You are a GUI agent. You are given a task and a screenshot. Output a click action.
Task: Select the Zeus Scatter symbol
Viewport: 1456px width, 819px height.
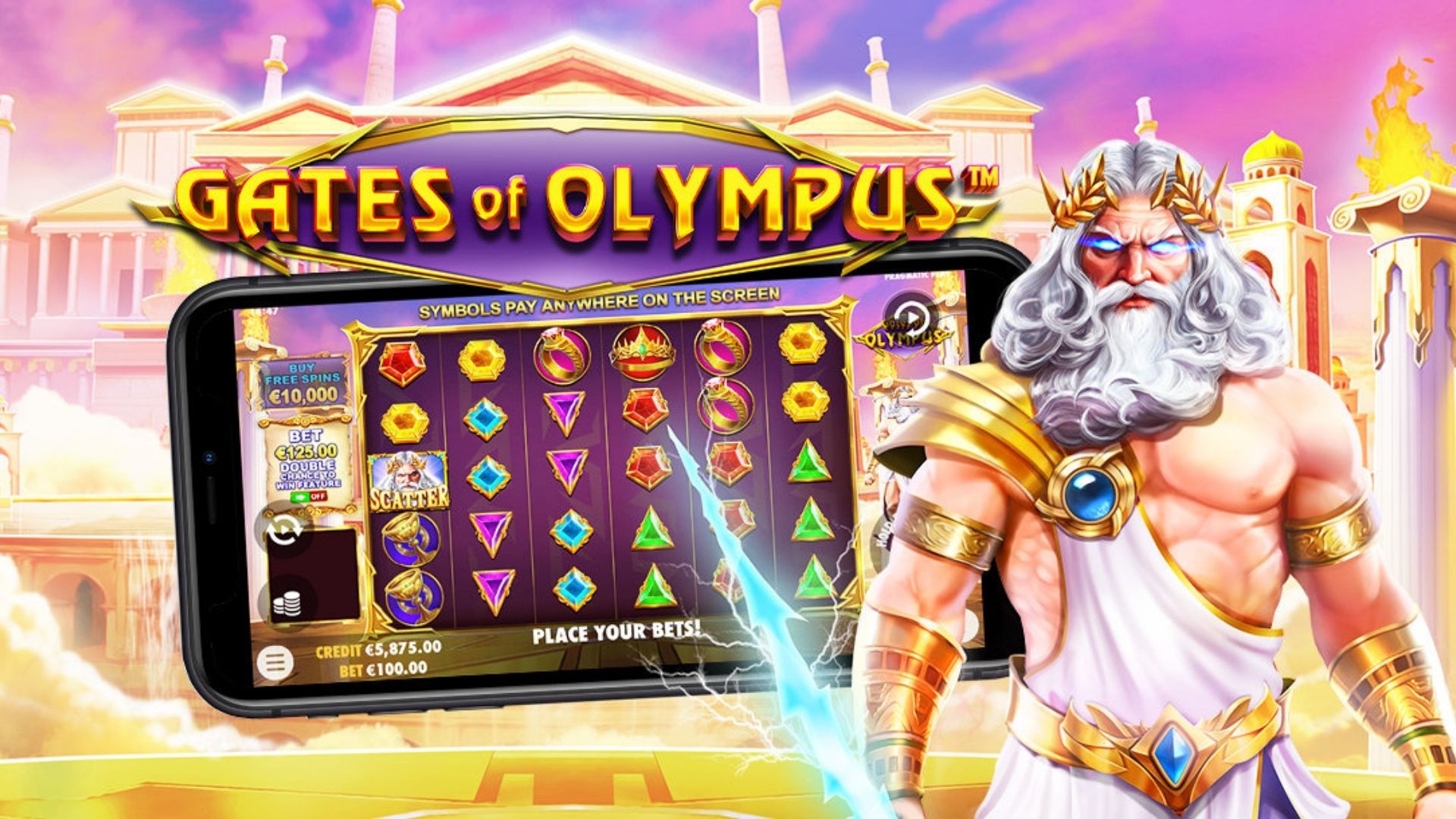click(x=407, y=479)
